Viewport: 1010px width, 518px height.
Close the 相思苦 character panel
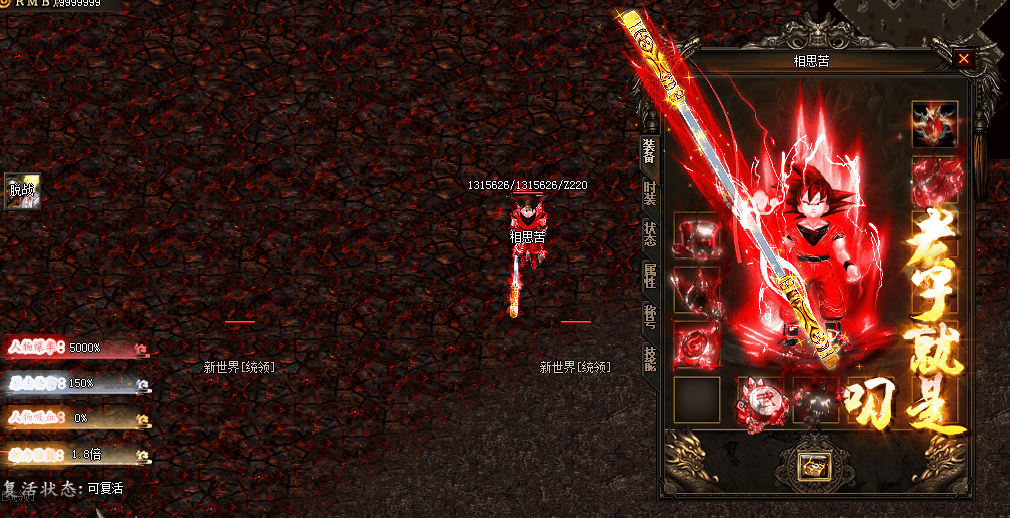point(963,59)
